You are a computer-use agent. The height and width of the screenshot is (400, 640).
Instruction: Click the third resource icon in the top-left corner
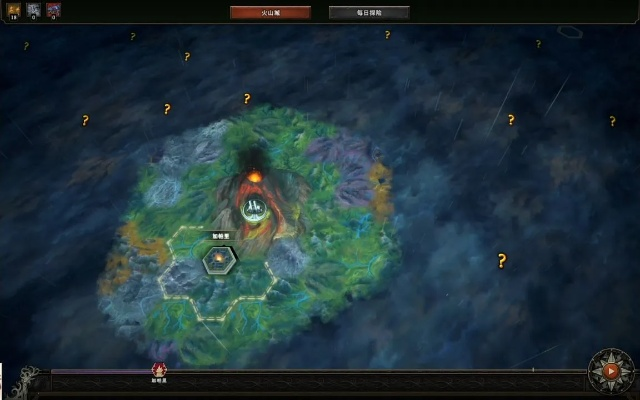53,10
